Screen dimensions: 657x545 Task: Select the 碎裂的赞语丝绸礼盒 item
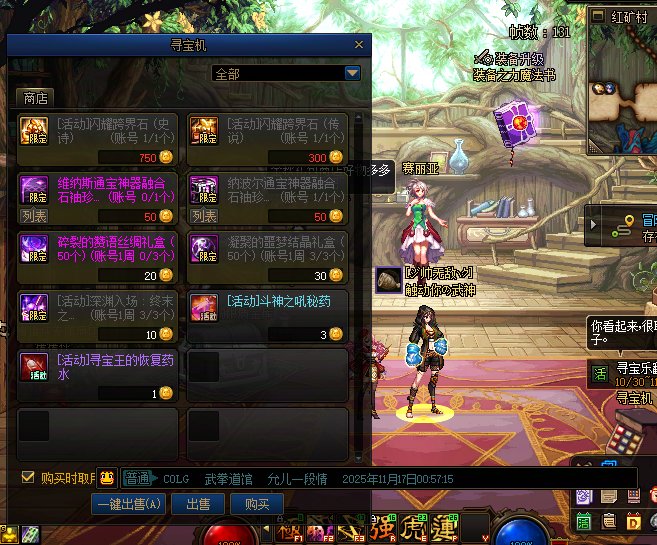pos(98,257)
